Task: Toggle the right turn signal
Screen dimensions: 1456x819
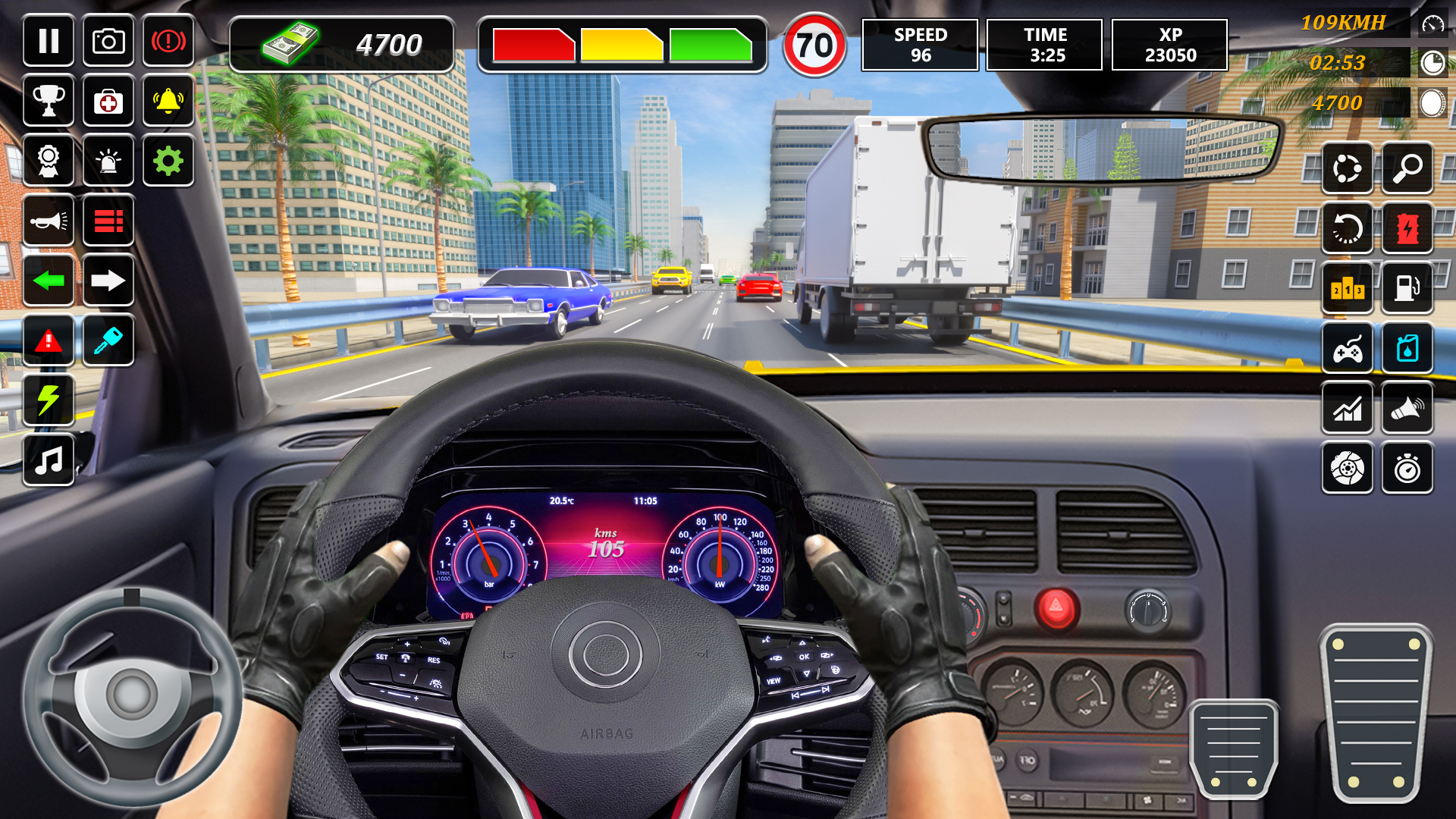Action: (108, 281)
